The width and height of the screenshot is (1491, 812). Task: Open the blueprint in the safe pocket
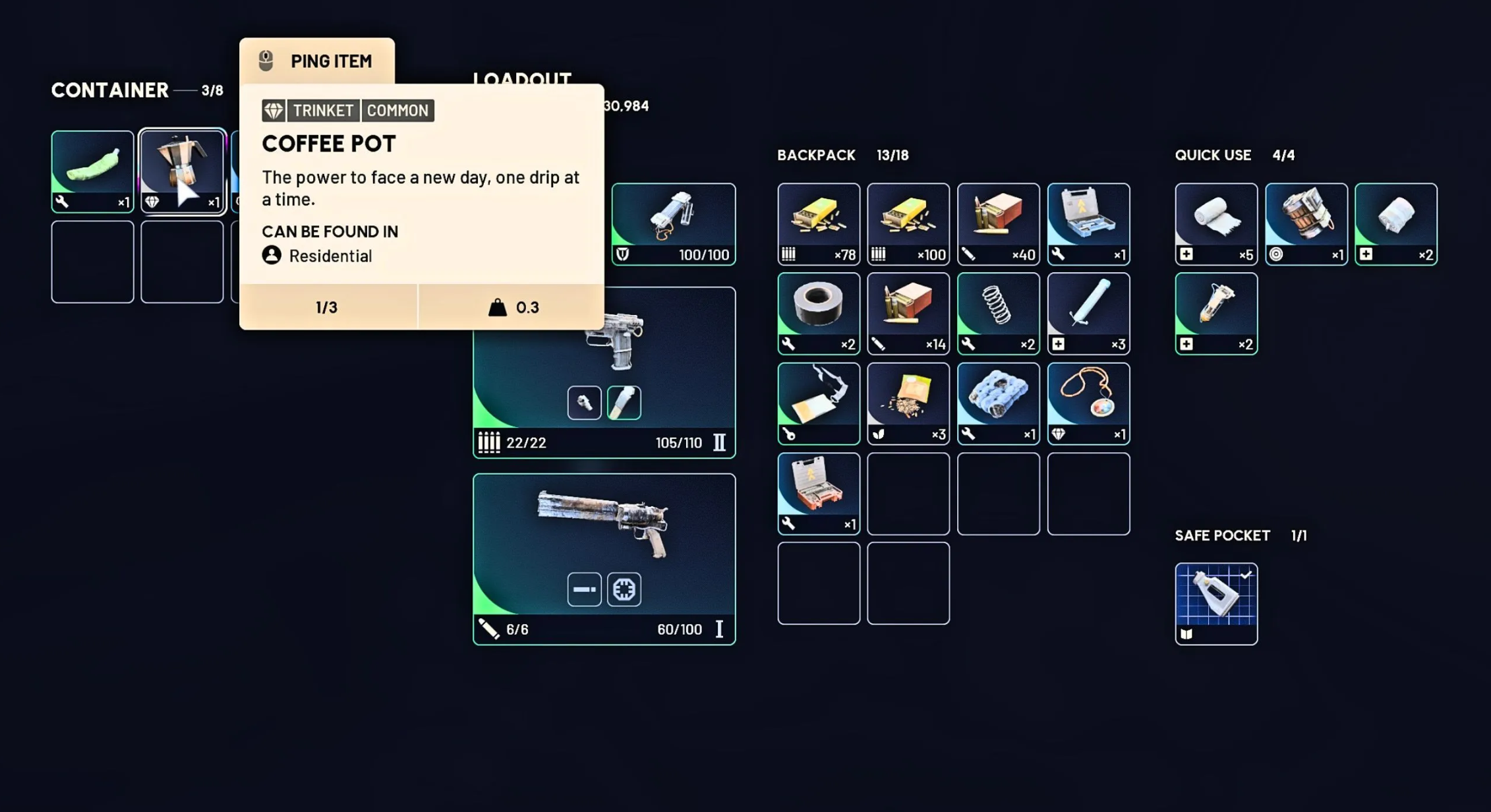coord(1215,603)
